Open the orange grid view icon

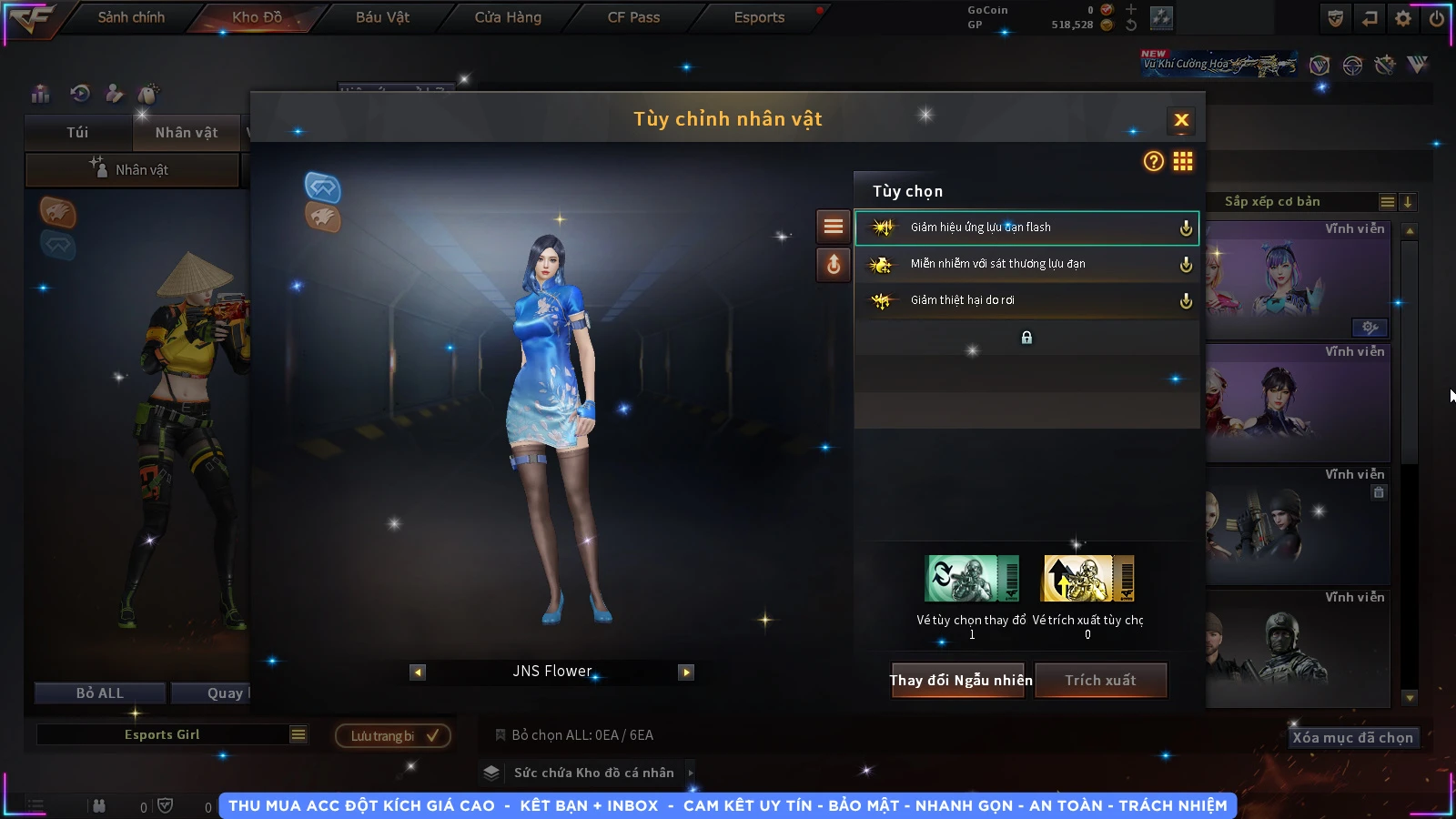pos(1183,162)
